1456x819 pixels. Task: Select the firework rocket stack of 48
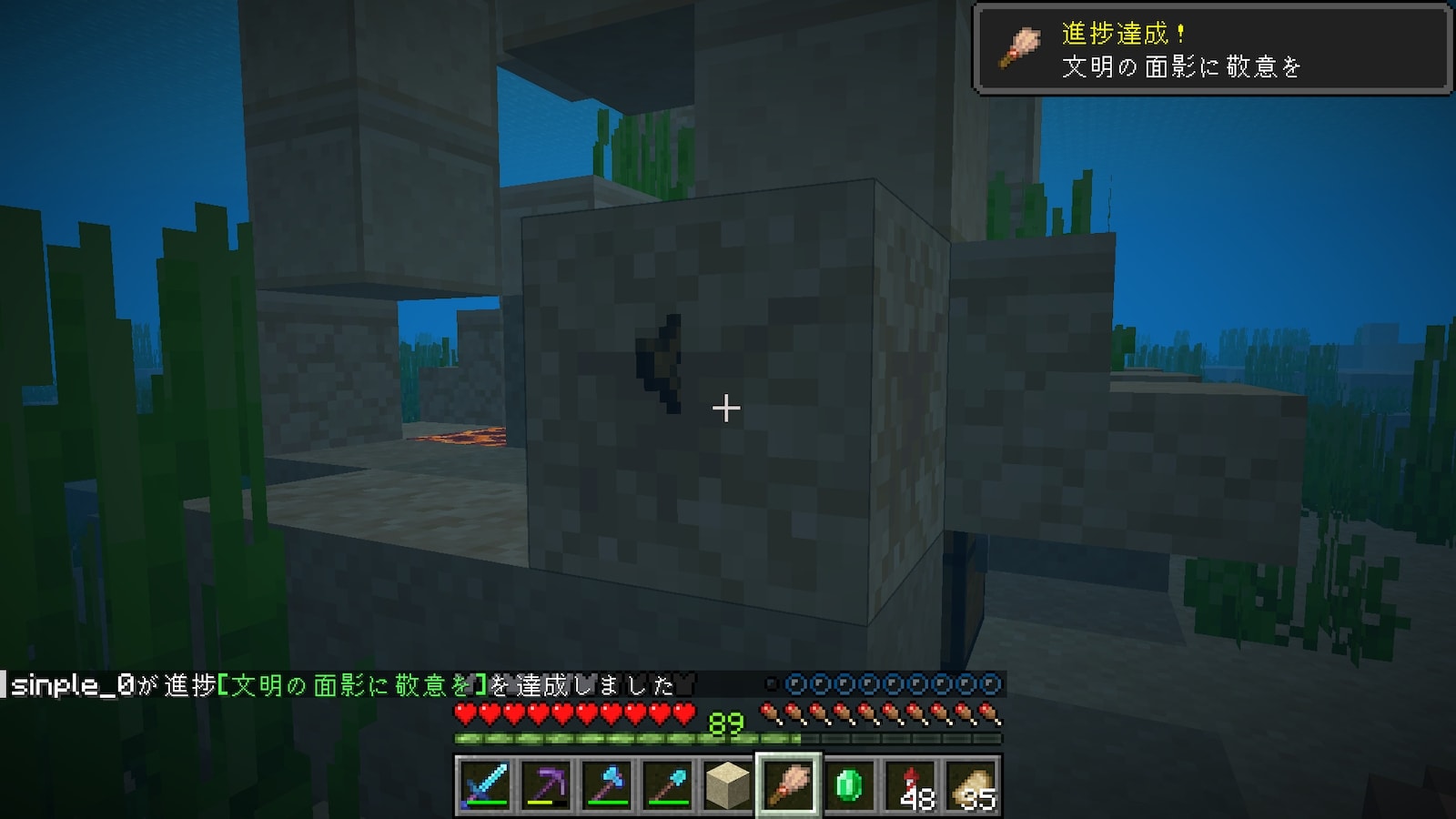pos(910,784)
